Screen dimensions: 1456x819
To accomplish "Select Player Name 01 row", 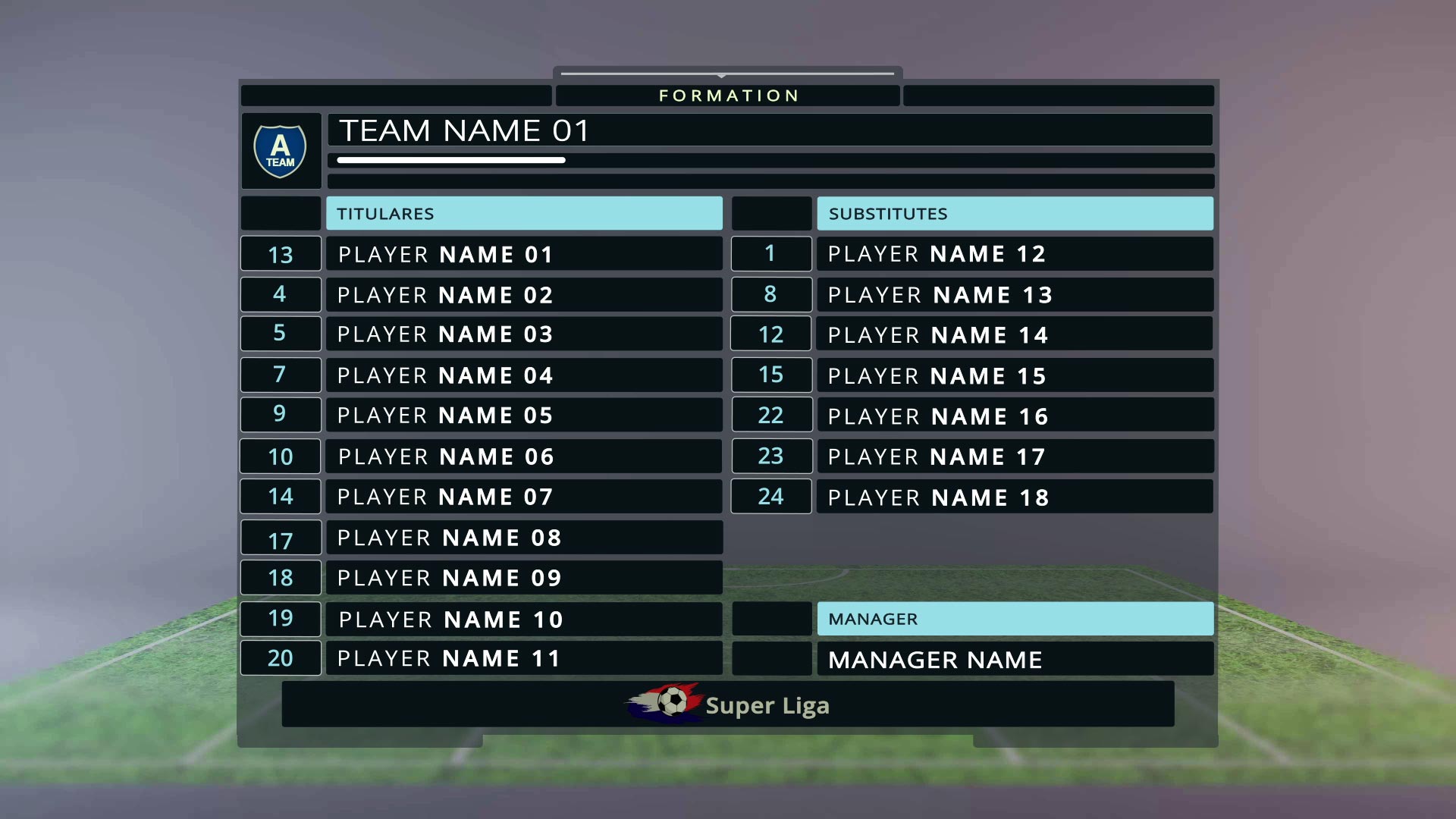I will [523, 254].
